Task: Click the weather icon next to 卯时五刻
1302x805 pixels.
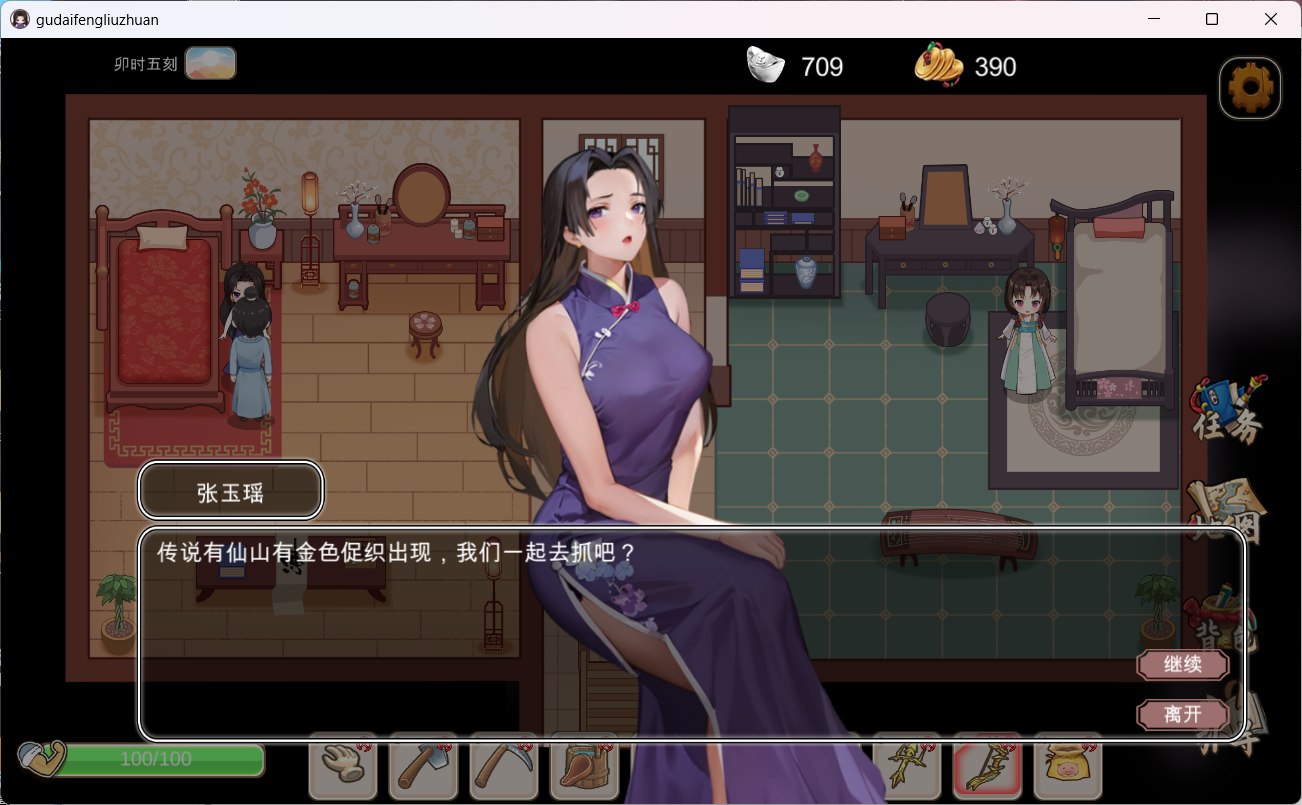Action: [x=210, y=62]
